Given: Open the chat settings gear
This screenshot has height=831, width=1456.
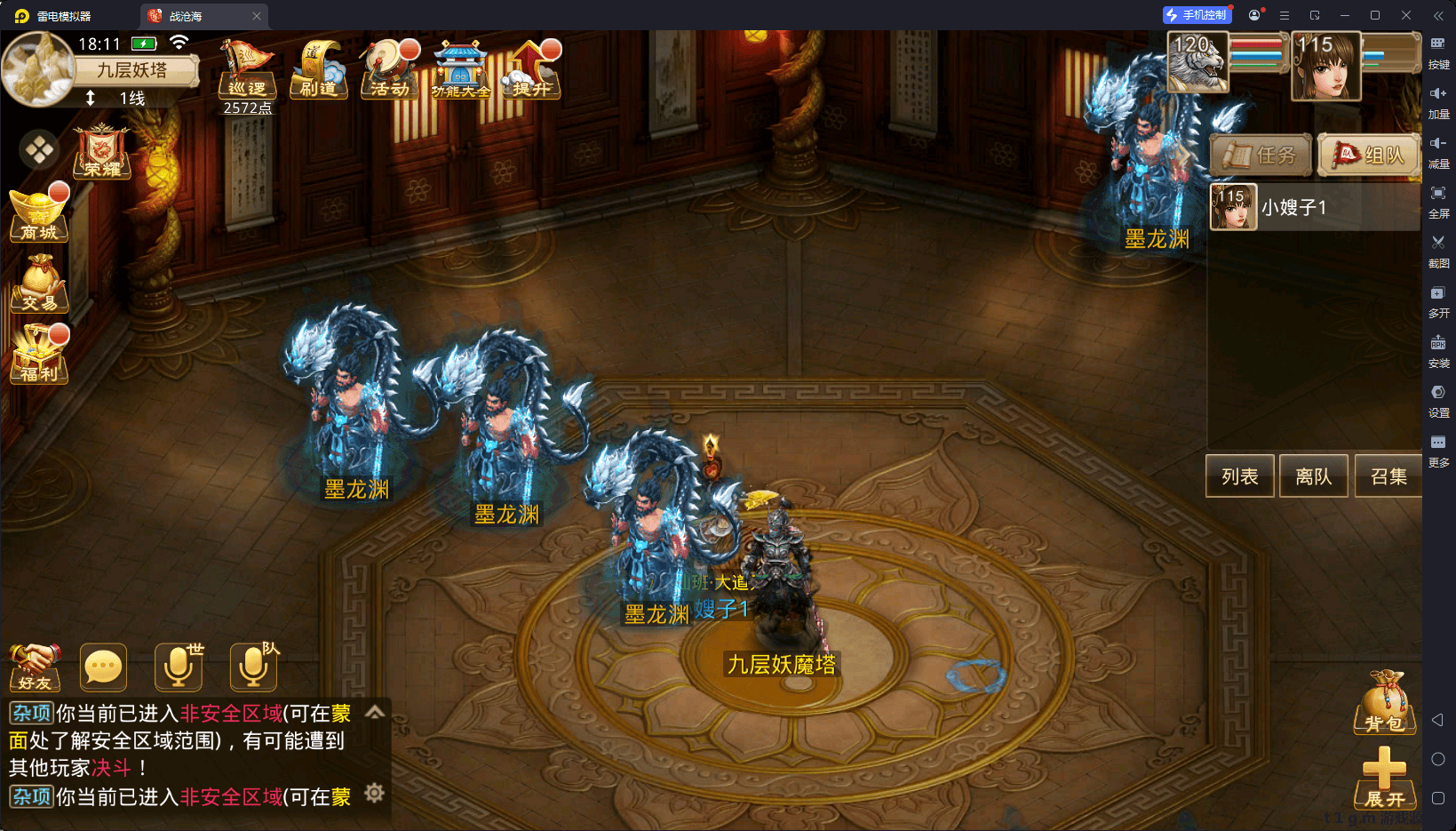Looking at the screenshot, I should tap(375, 793).
